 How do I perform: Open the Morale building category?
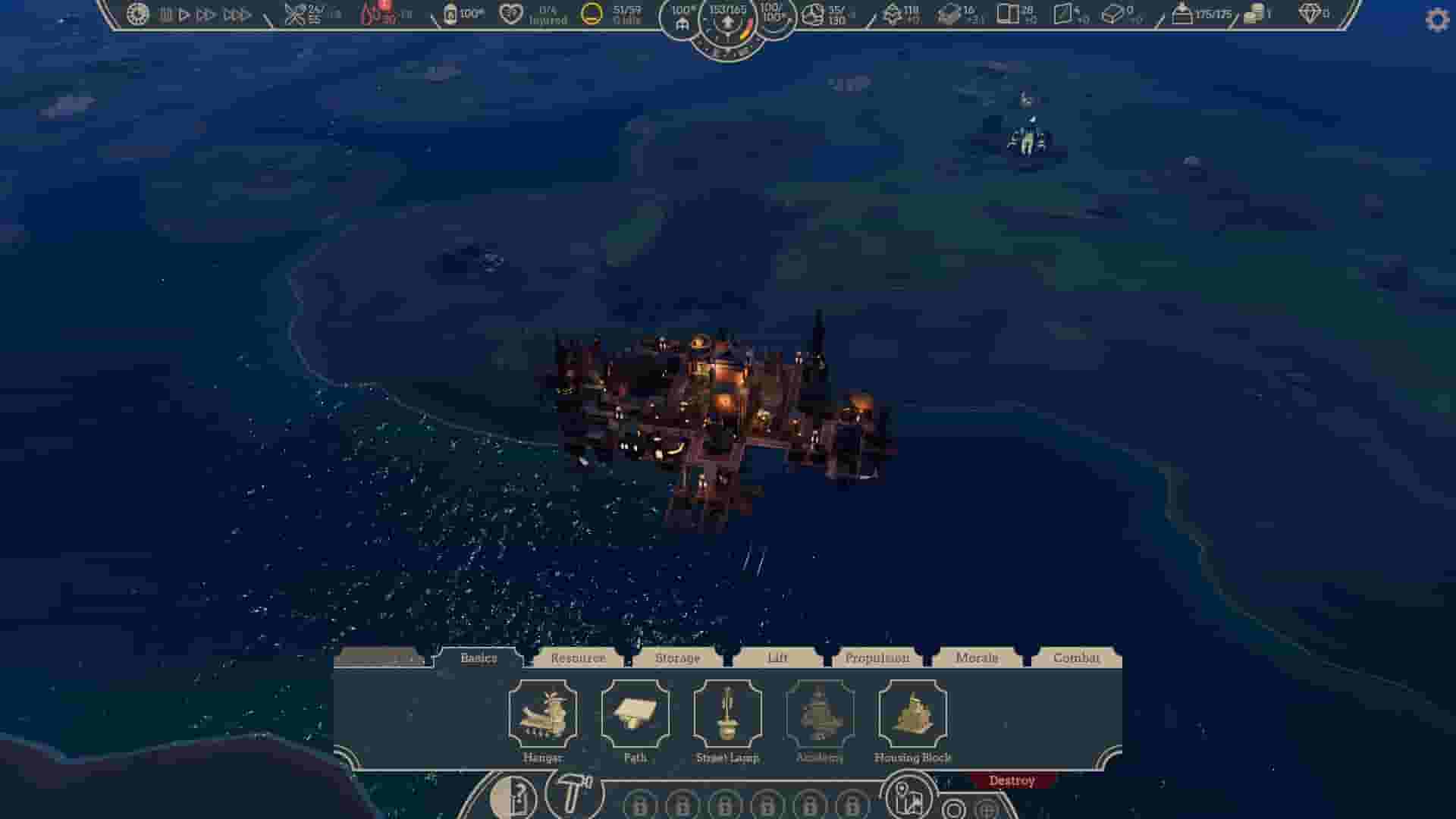click(978, 658)
